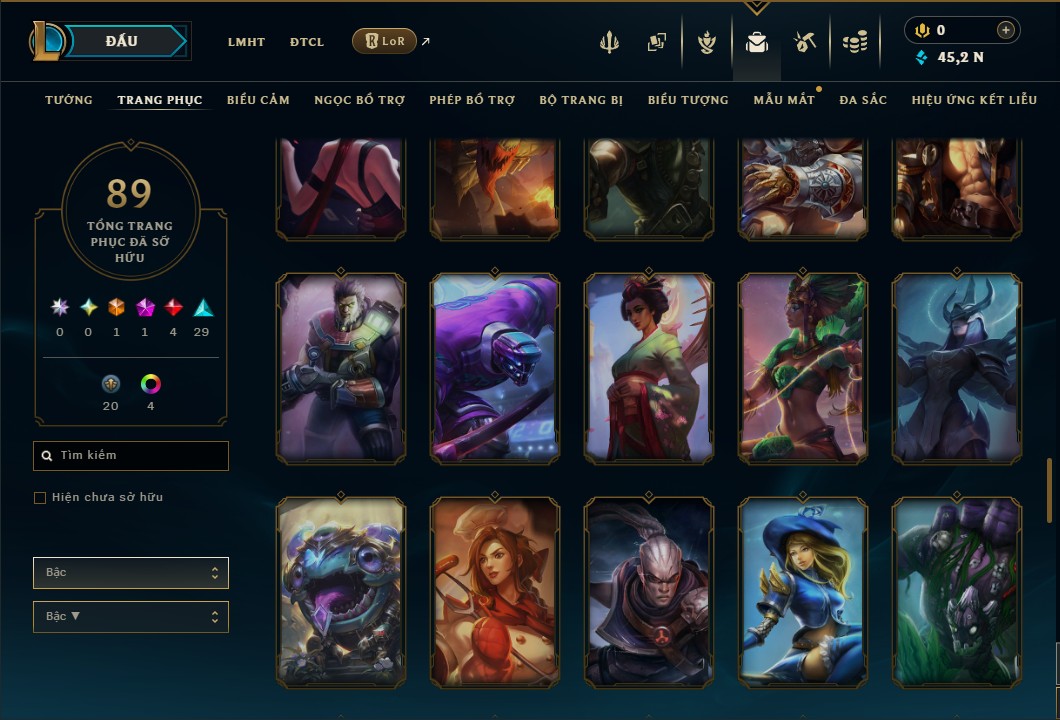Switch to the ĐTCL game mode
This screenshot has height=720, width=1060.
pos(307,42)
